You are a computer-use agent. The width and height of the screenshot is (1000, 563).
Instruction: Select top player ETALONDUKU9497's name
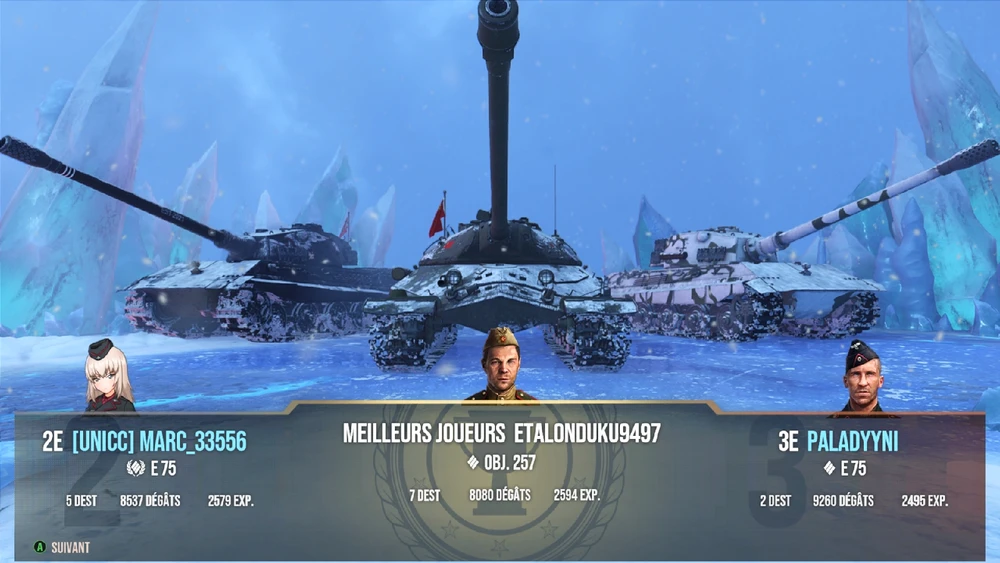(x=587, y=433)
